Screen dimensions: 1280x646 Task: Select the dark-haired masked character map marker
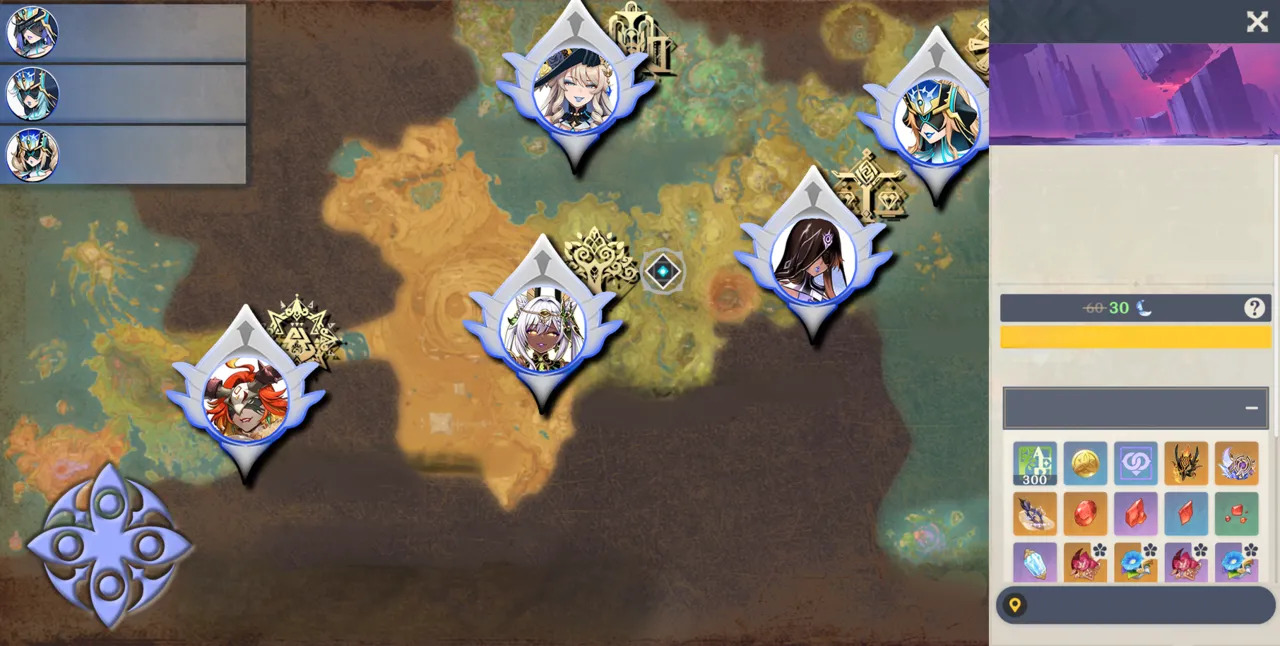814,259
